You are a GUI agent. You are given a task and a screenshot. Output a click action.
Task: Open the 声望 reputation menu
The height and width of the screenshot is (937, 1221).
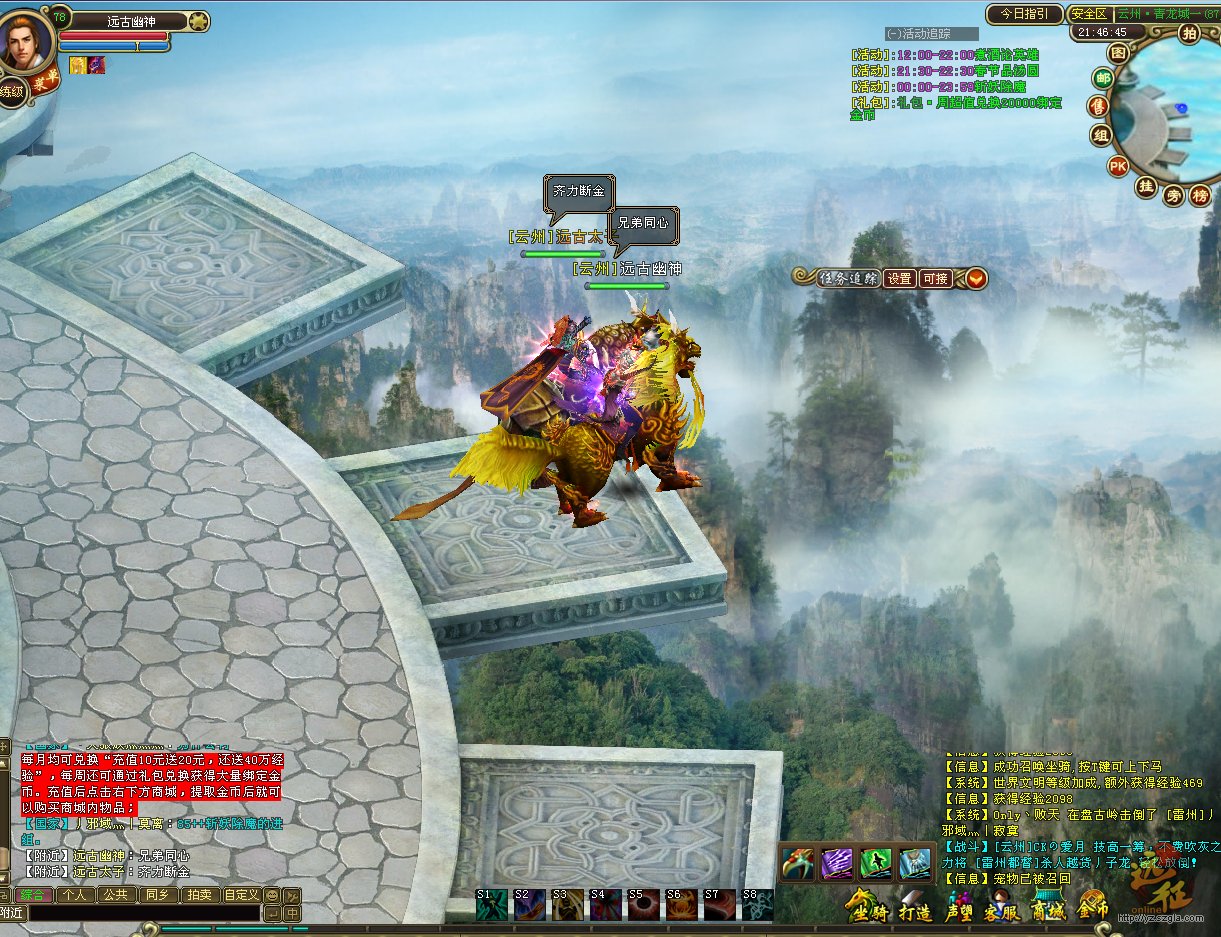(959, 911)
